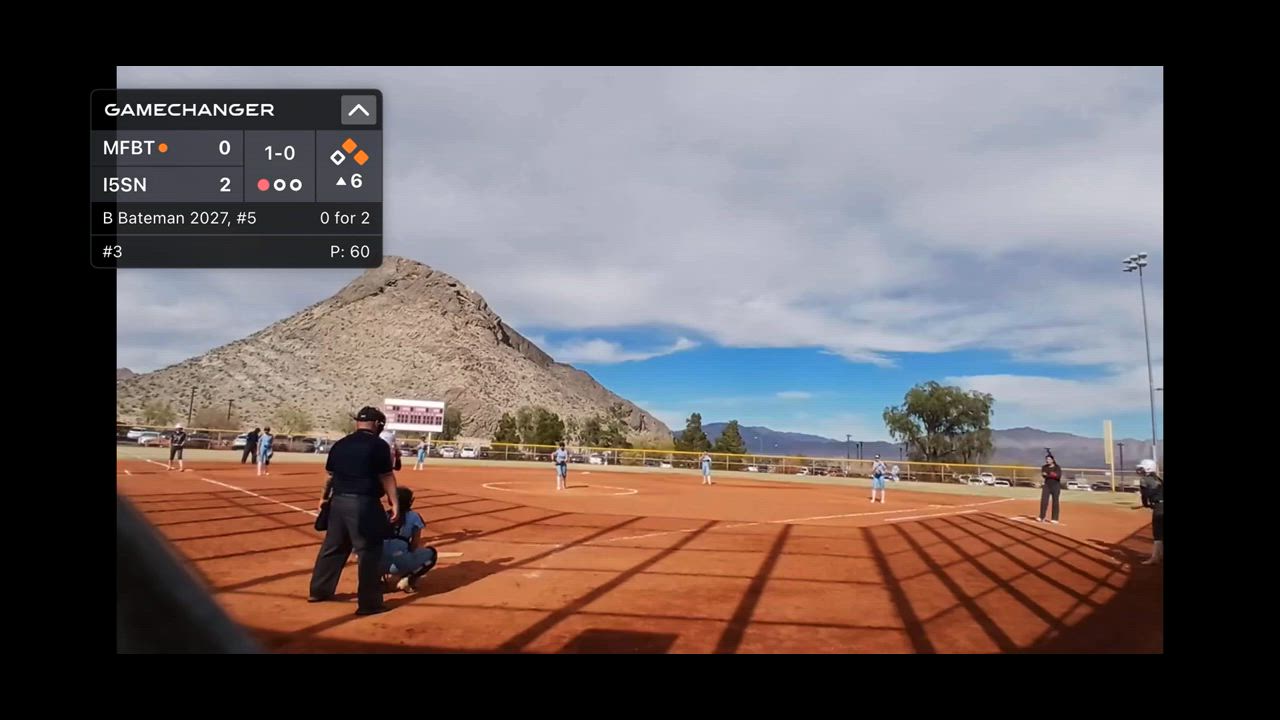Collapse the GameChanger scoreboard with the chevron
The image size is (1280, 720).
click(x=358, y=110)
